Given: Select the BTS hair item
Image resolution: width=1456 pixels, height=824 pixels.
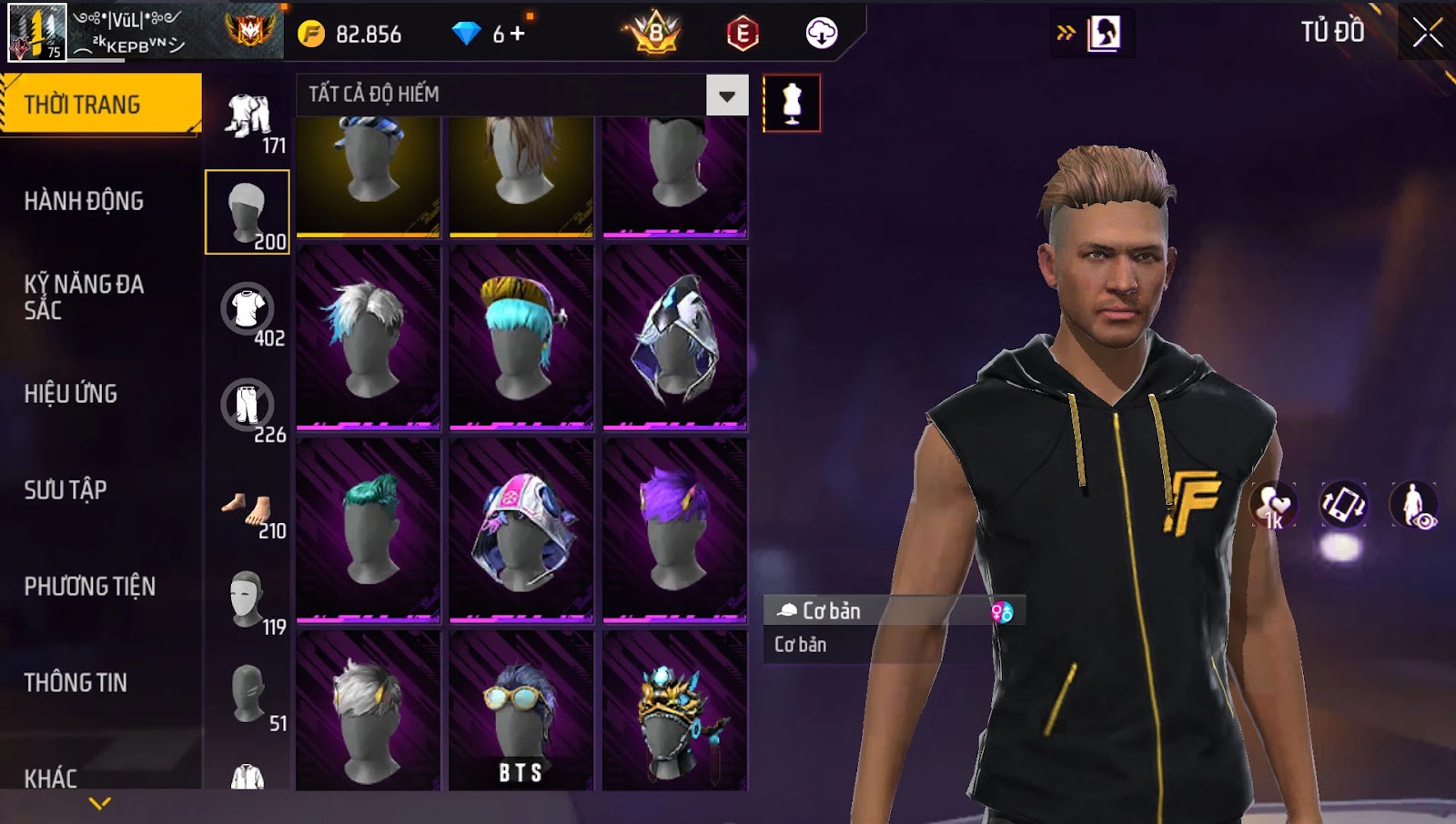Looking at the screenshot, I should point(521,711).
